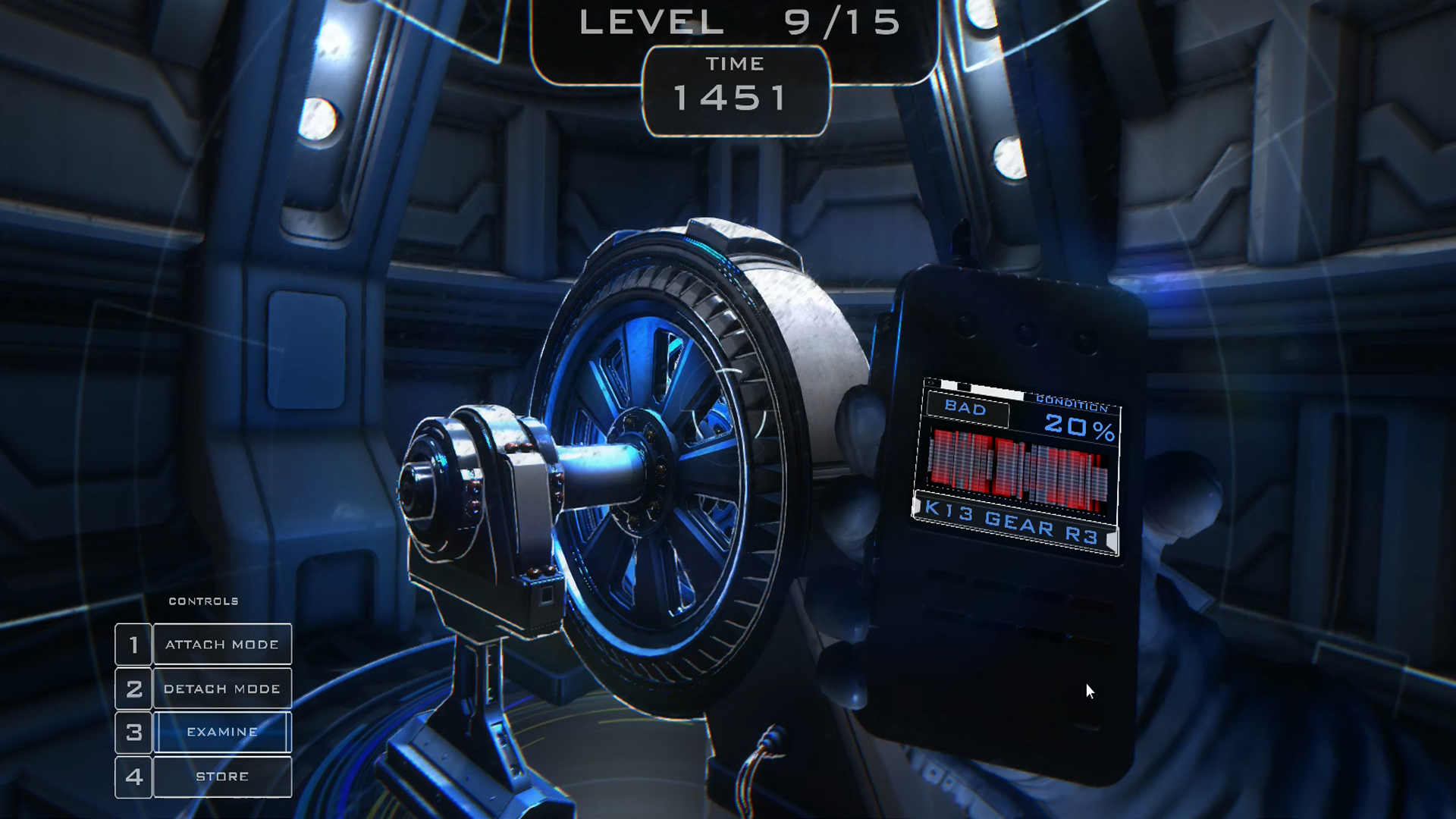
Task: Click the number 1 key badge
Action: (x=133, y=644)
